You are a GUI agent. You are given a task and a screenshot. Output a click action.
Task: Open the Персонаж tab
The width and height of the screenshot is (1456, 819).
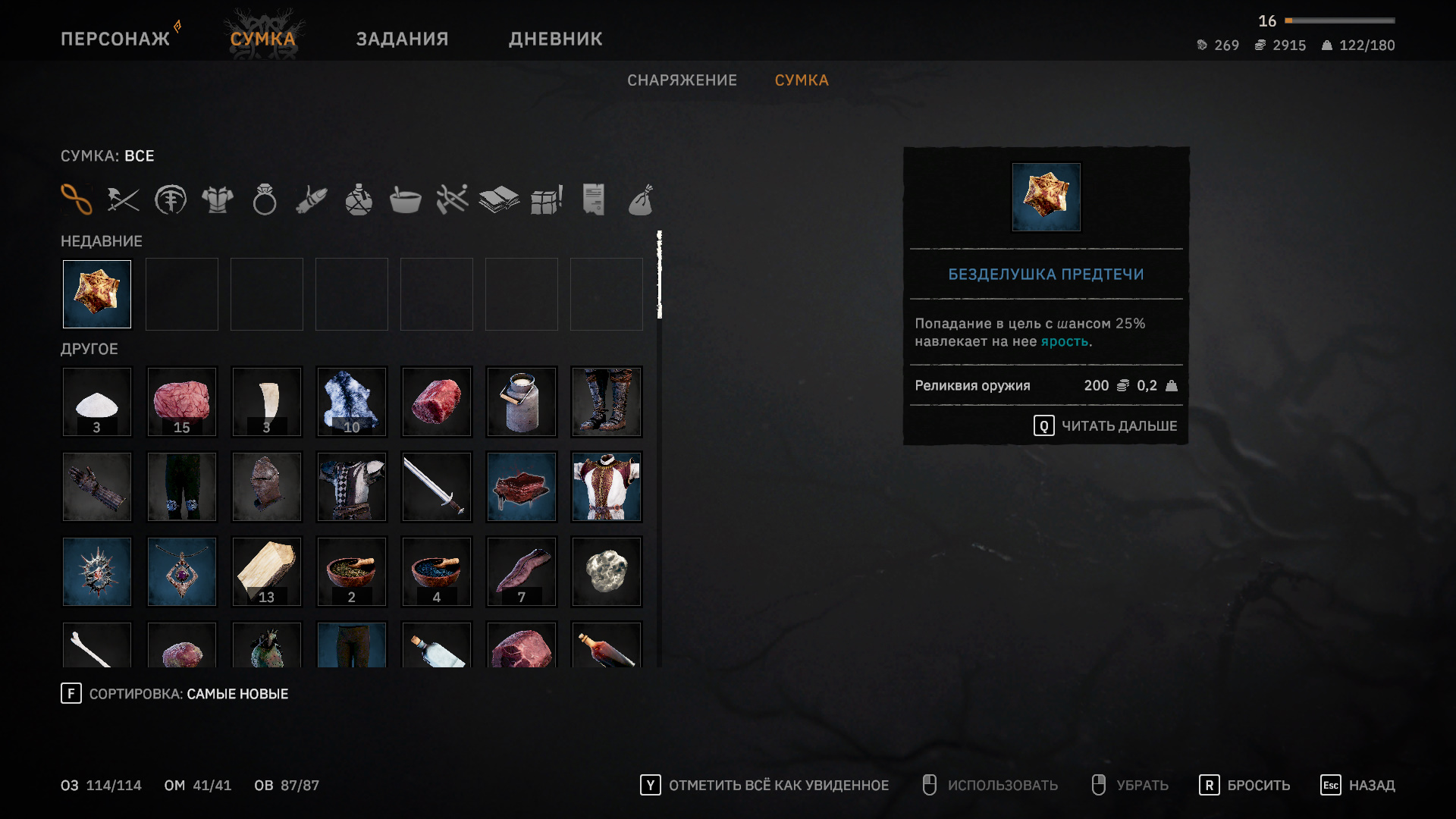click(115, 39)
